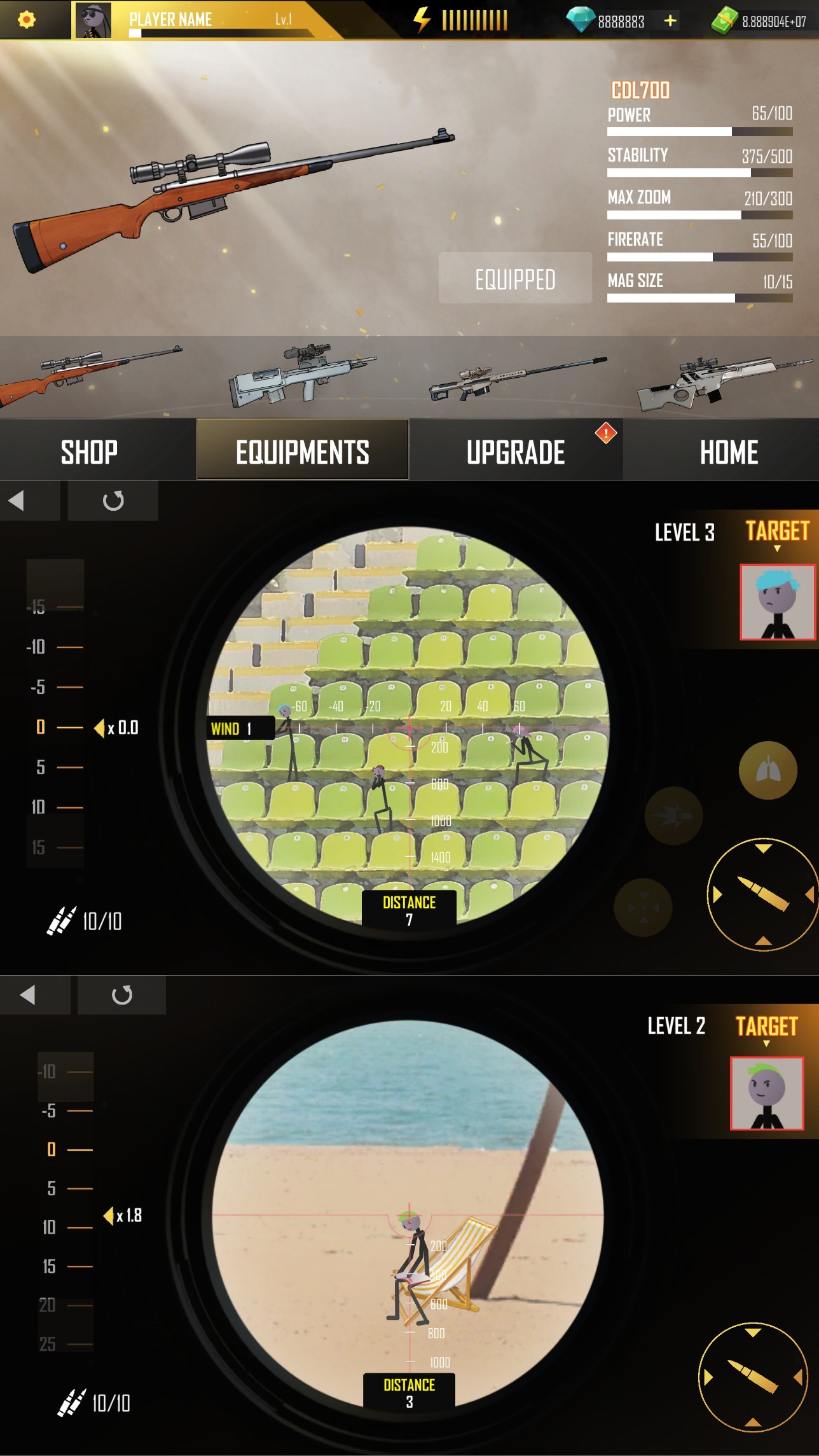Restart the Level 2 mission
The width and height of the screenshot is (819, 1456).
121,995
